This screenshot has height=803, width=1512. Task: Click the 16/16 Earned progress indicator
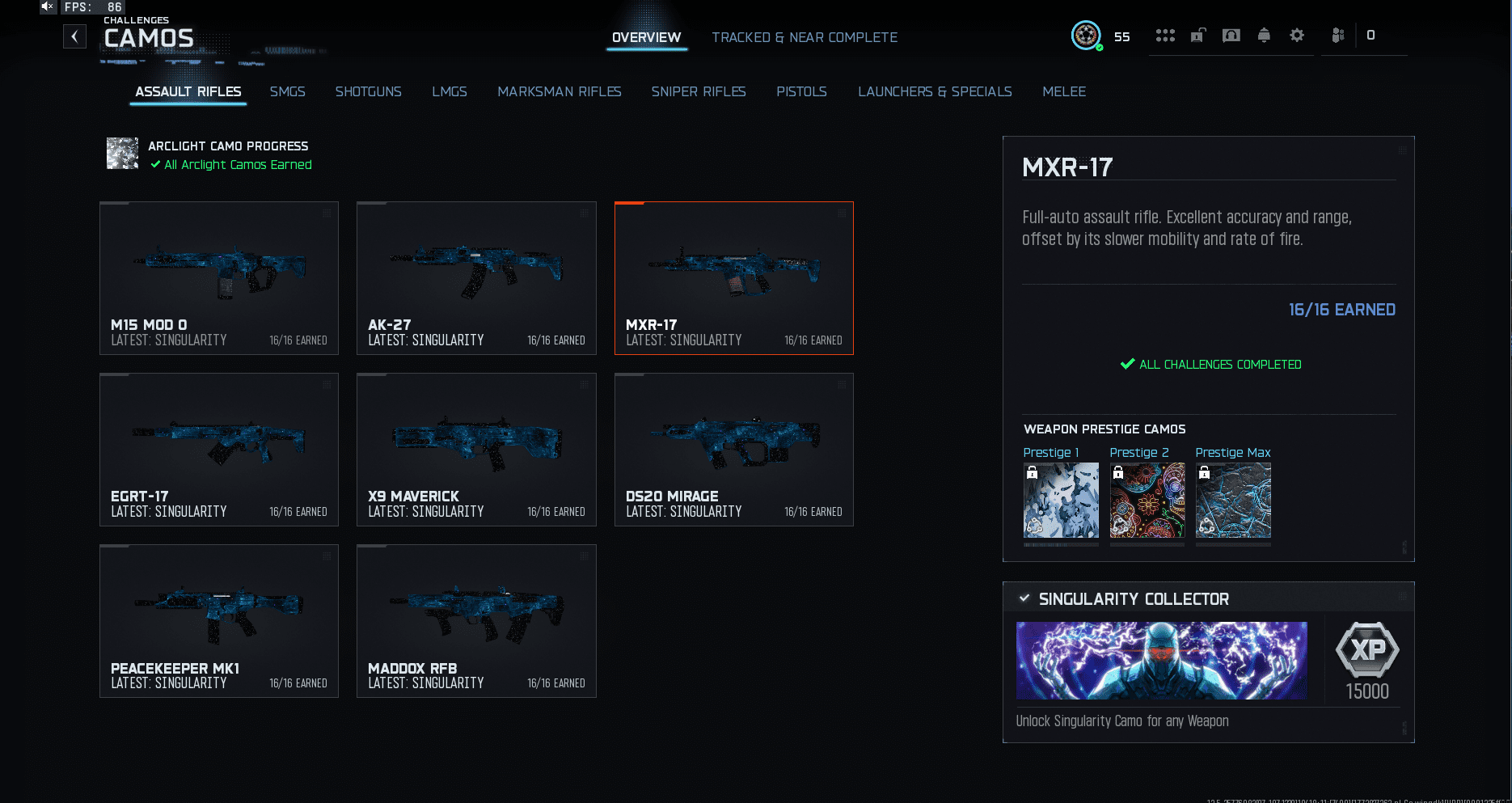(1342, 309)
